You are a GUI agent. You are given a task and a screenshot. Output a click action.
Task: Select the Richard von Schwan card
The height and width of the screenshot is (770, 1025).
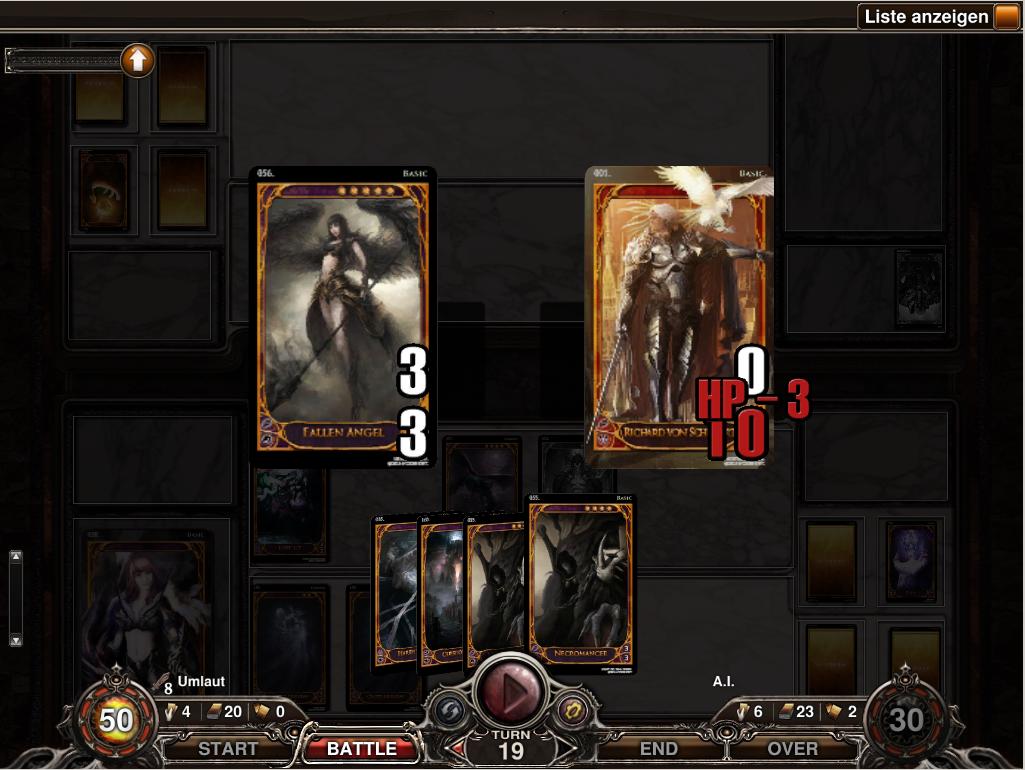pos(678,315)
